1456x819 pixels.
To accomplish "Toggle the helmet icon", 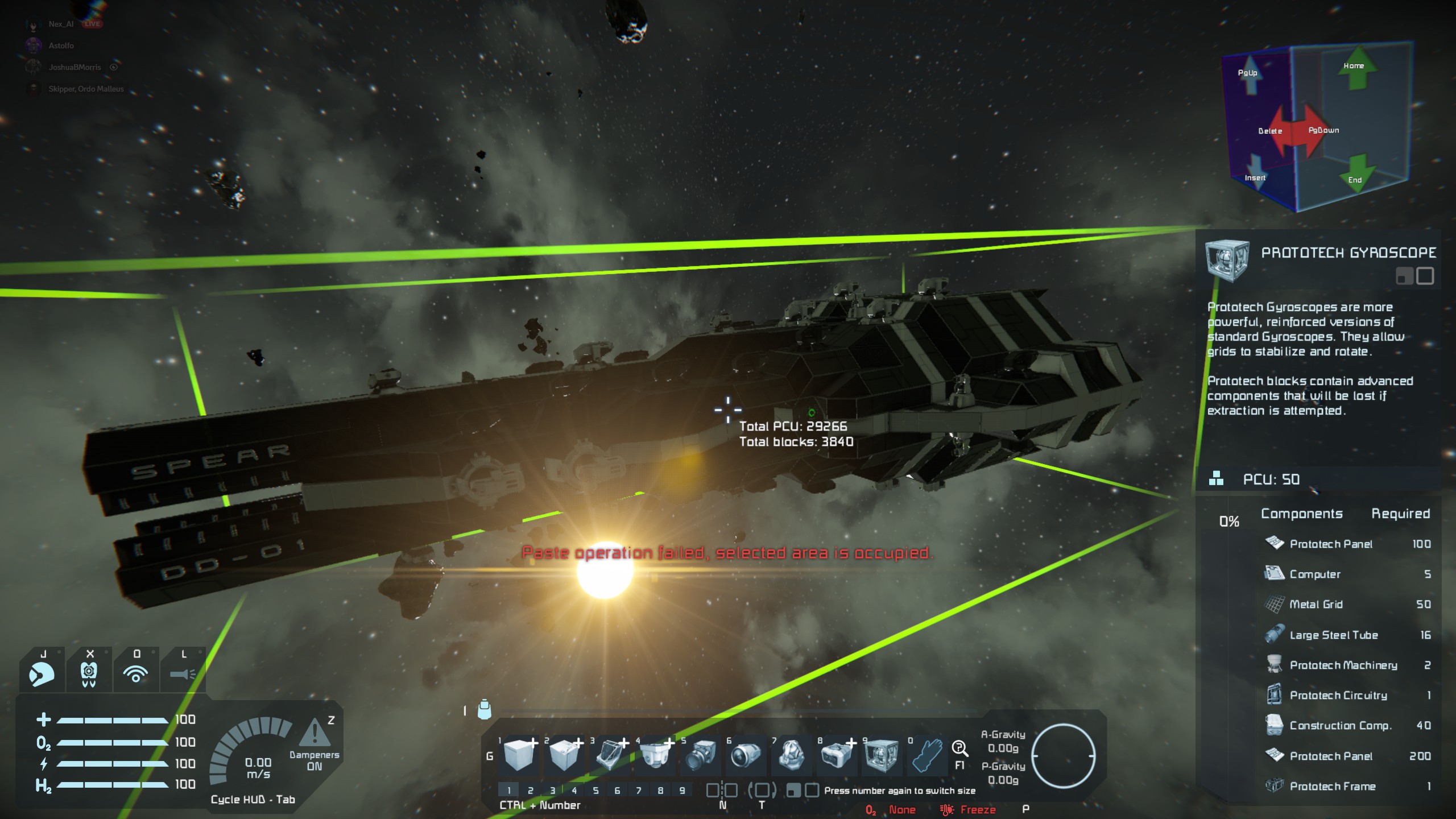I will point(42,675).
